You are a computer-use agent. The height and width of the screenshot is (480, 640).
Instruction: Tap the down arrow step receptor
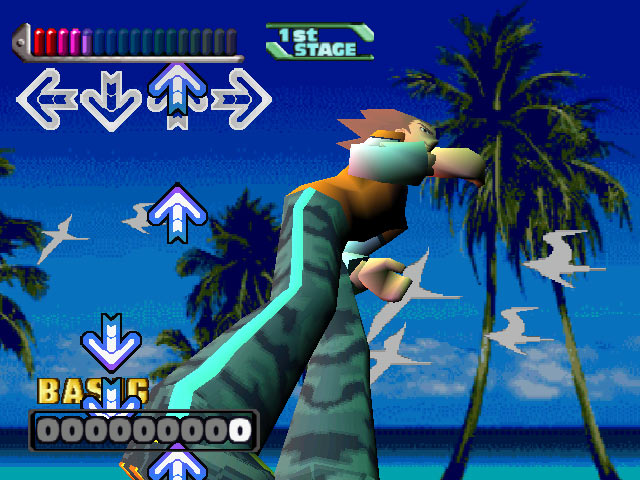click(x=111, y=99)
